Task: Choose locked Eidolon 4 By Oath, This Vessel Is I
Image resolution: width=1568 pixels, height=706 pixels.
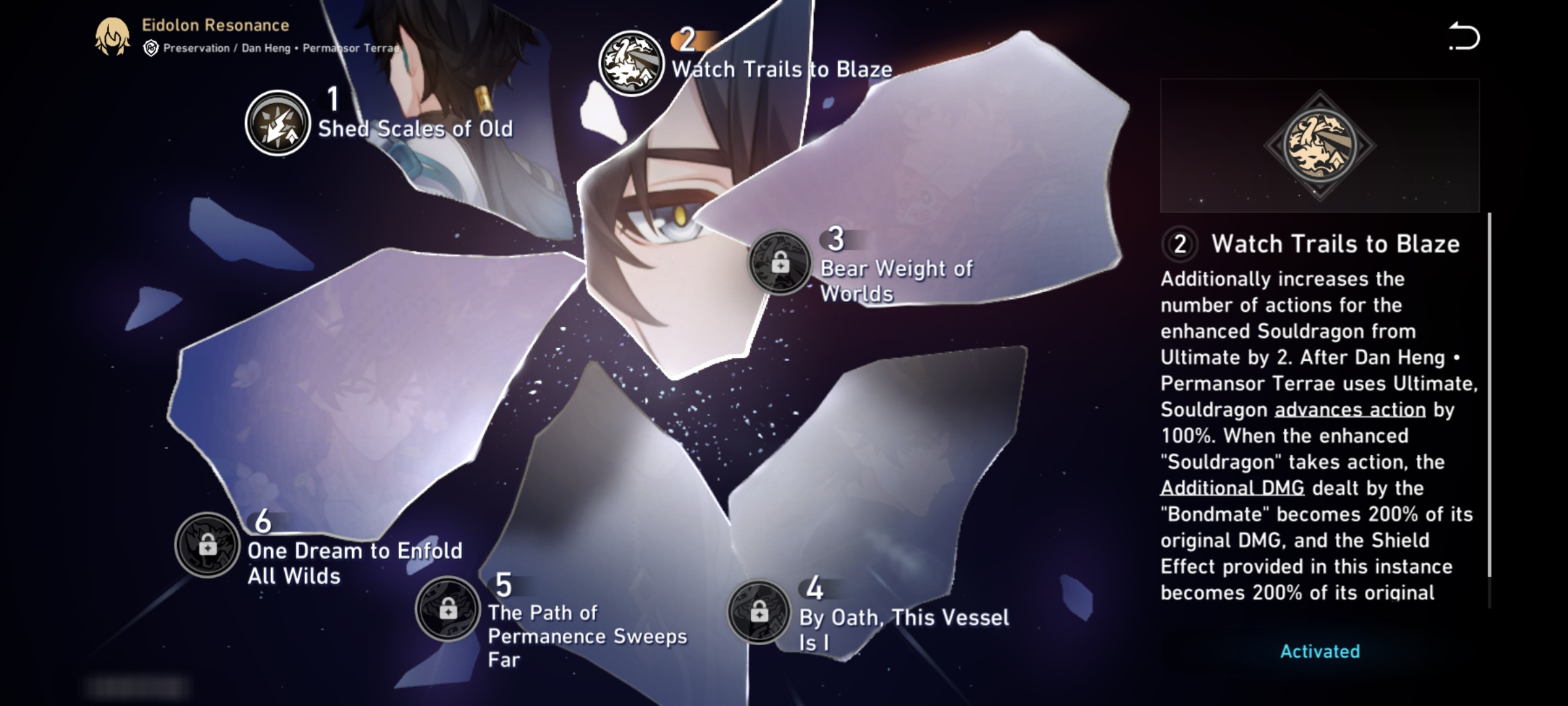Action: click(759, 613)
